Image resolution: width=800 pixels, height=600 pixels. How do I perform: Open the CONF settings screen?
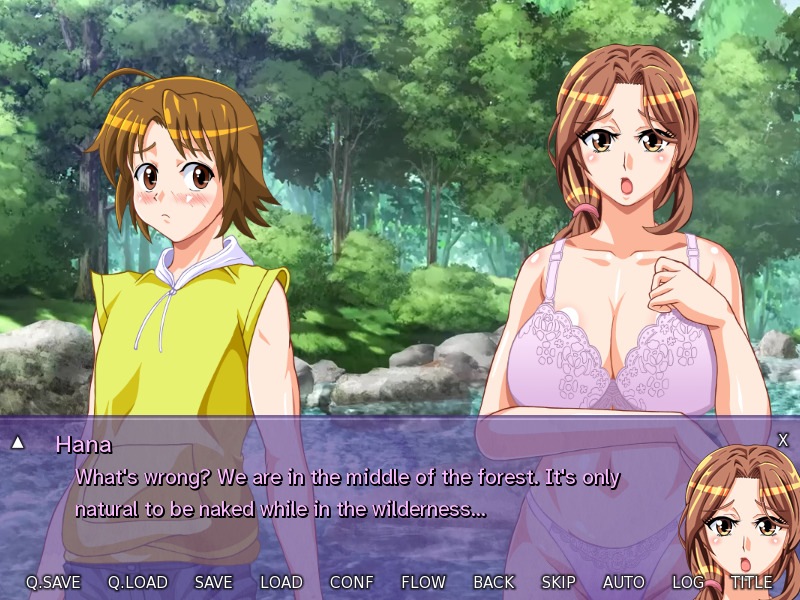click(352, 582)
